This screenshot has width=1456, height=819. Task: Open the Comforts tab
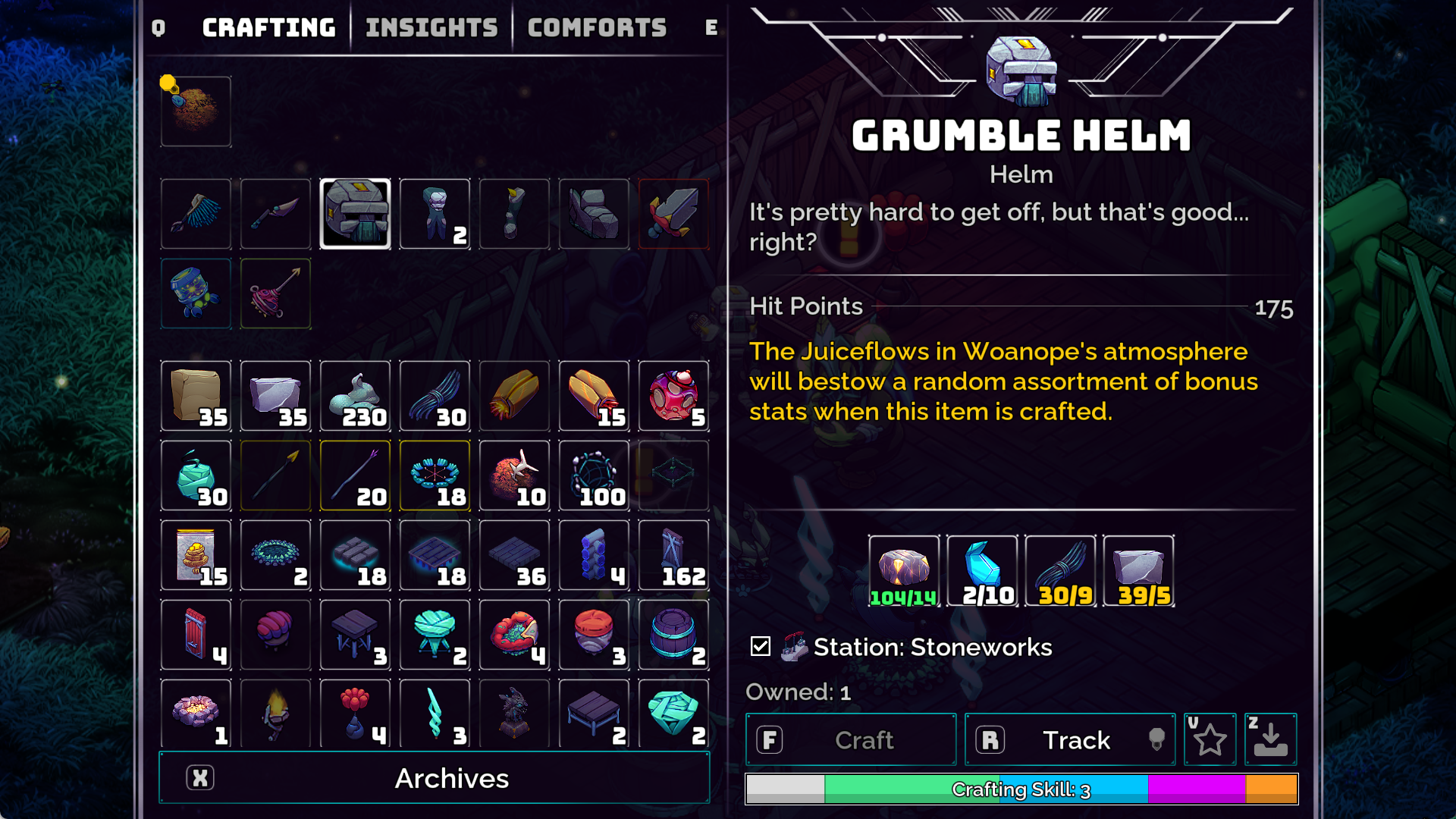[597, 28]
